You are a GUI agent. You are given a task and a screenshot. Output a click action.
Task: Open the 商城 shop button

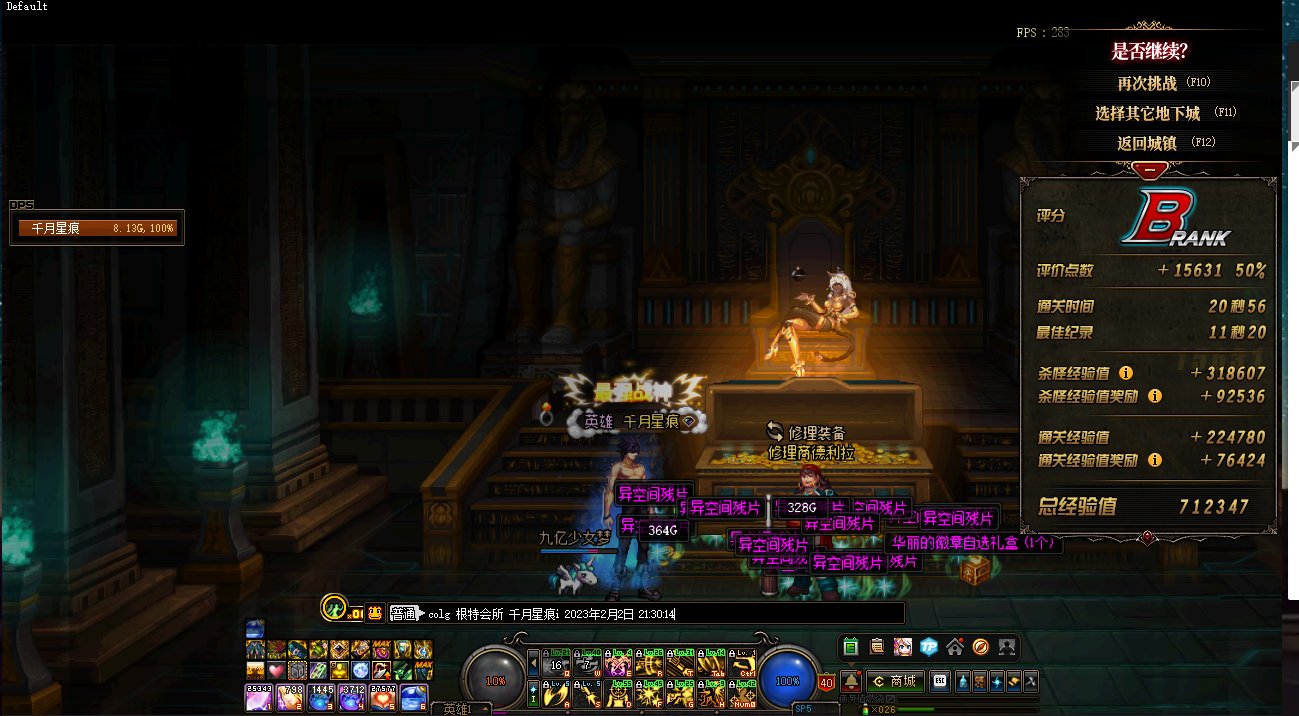tap(896, 681)
